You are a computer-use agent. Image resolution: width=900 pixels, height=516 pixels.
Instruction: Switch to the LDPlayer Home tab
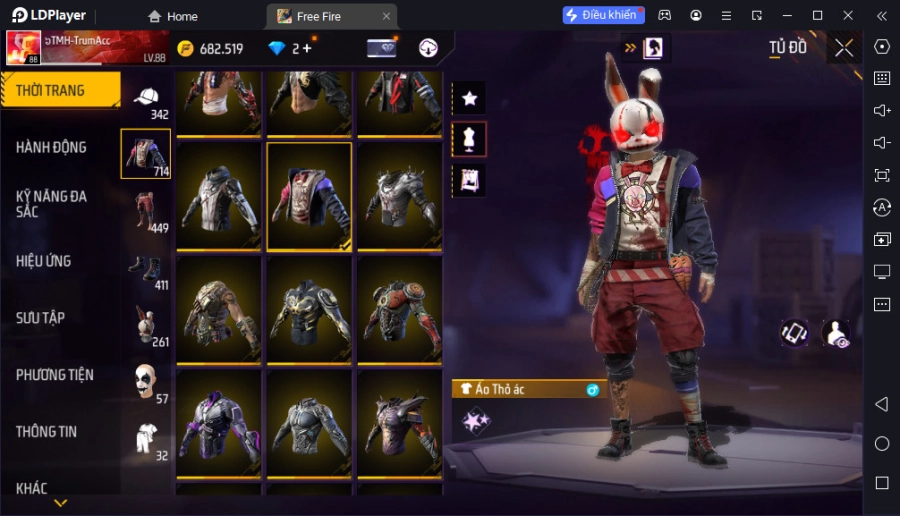[173, 16]
